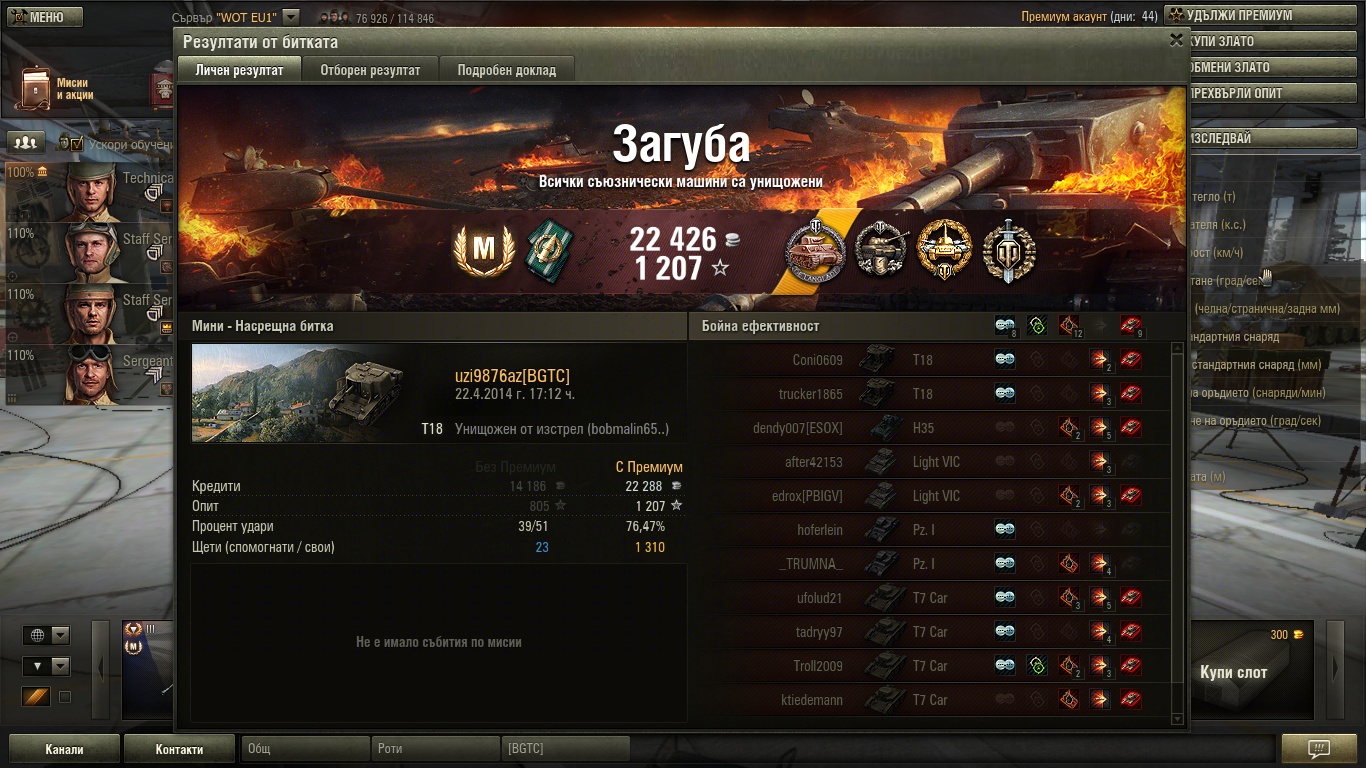The image size is (1366, 768).
Task: Click the Technical crew member portrait
Action: pos(92,190)
